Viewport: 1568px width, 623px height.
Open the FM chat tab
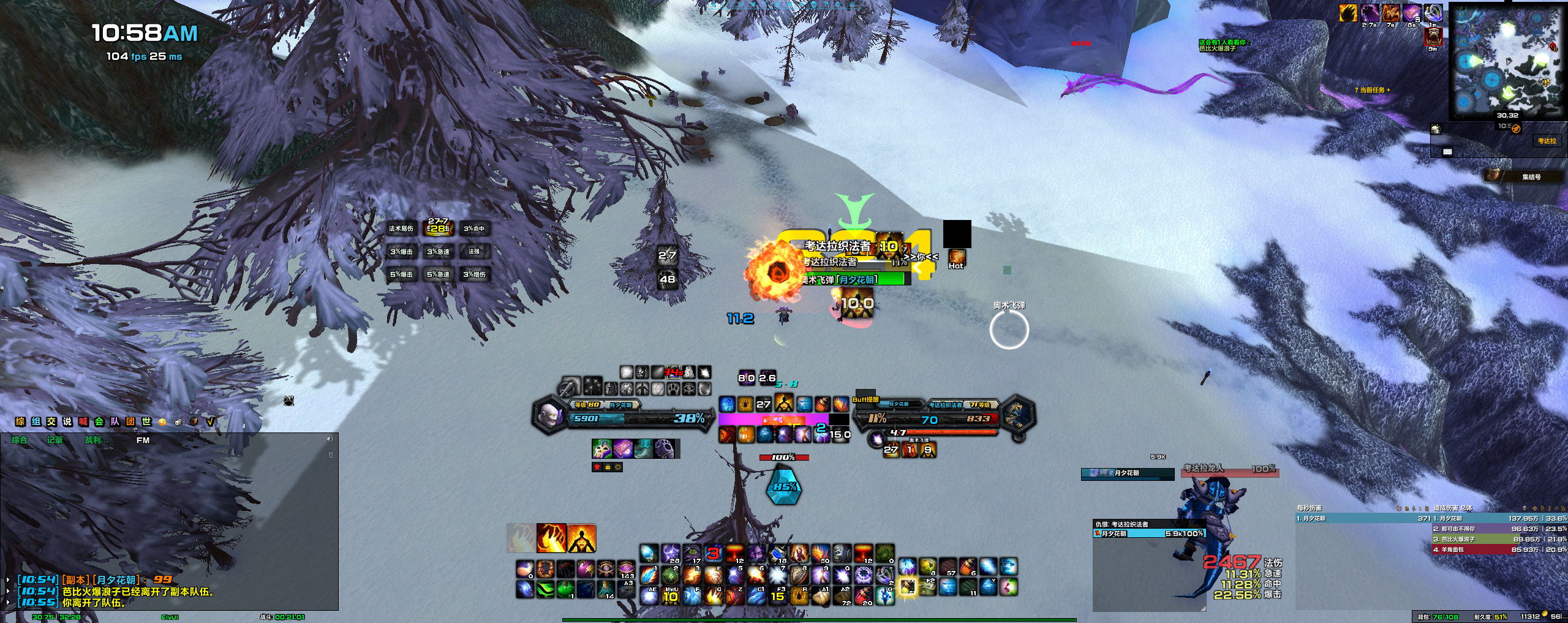click(143, 440)
